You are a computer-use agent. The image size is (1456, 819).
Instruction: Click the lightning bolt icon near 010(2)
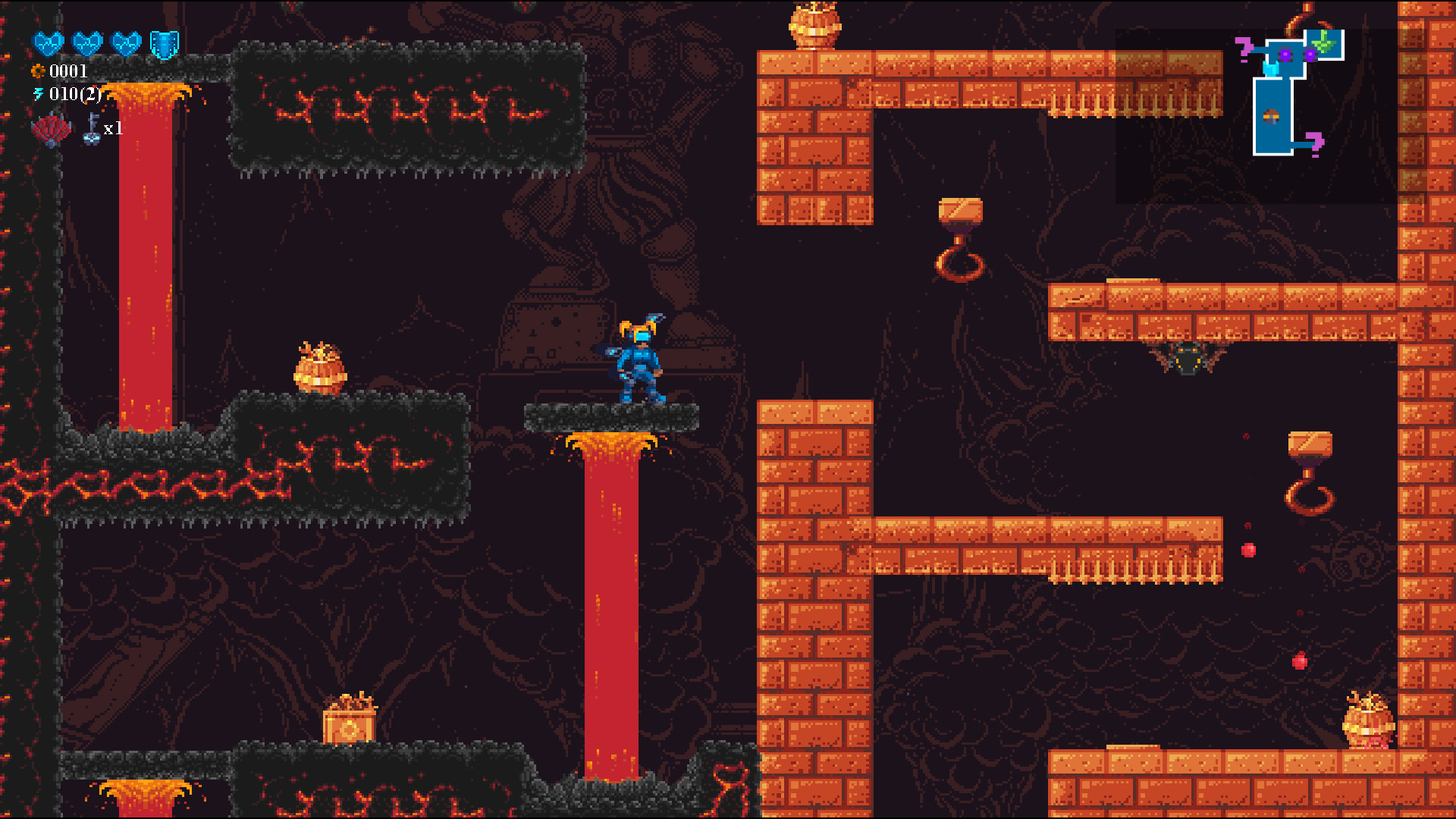39,93
